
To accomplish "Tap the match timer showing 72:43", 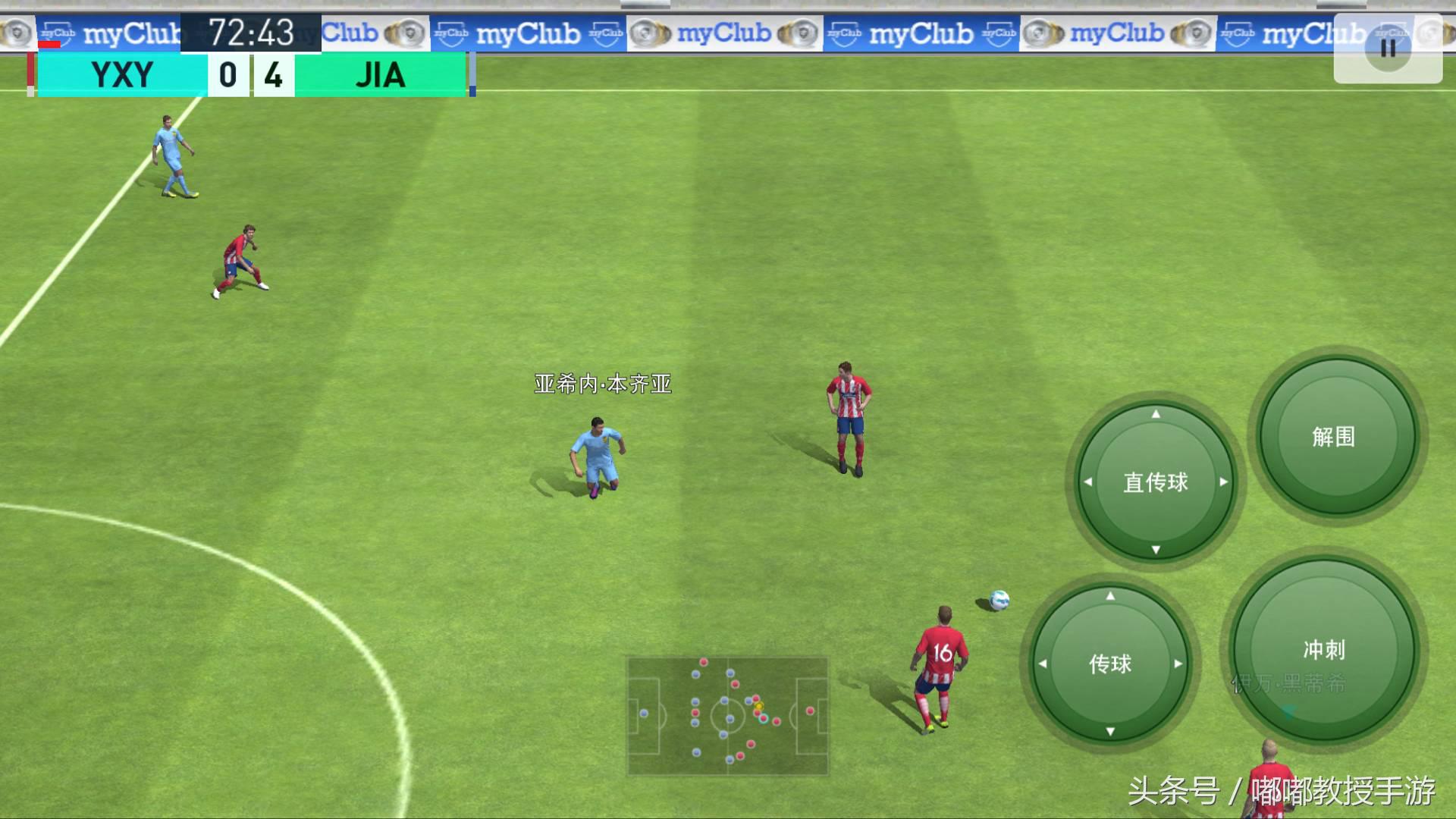I will (253, 33).
